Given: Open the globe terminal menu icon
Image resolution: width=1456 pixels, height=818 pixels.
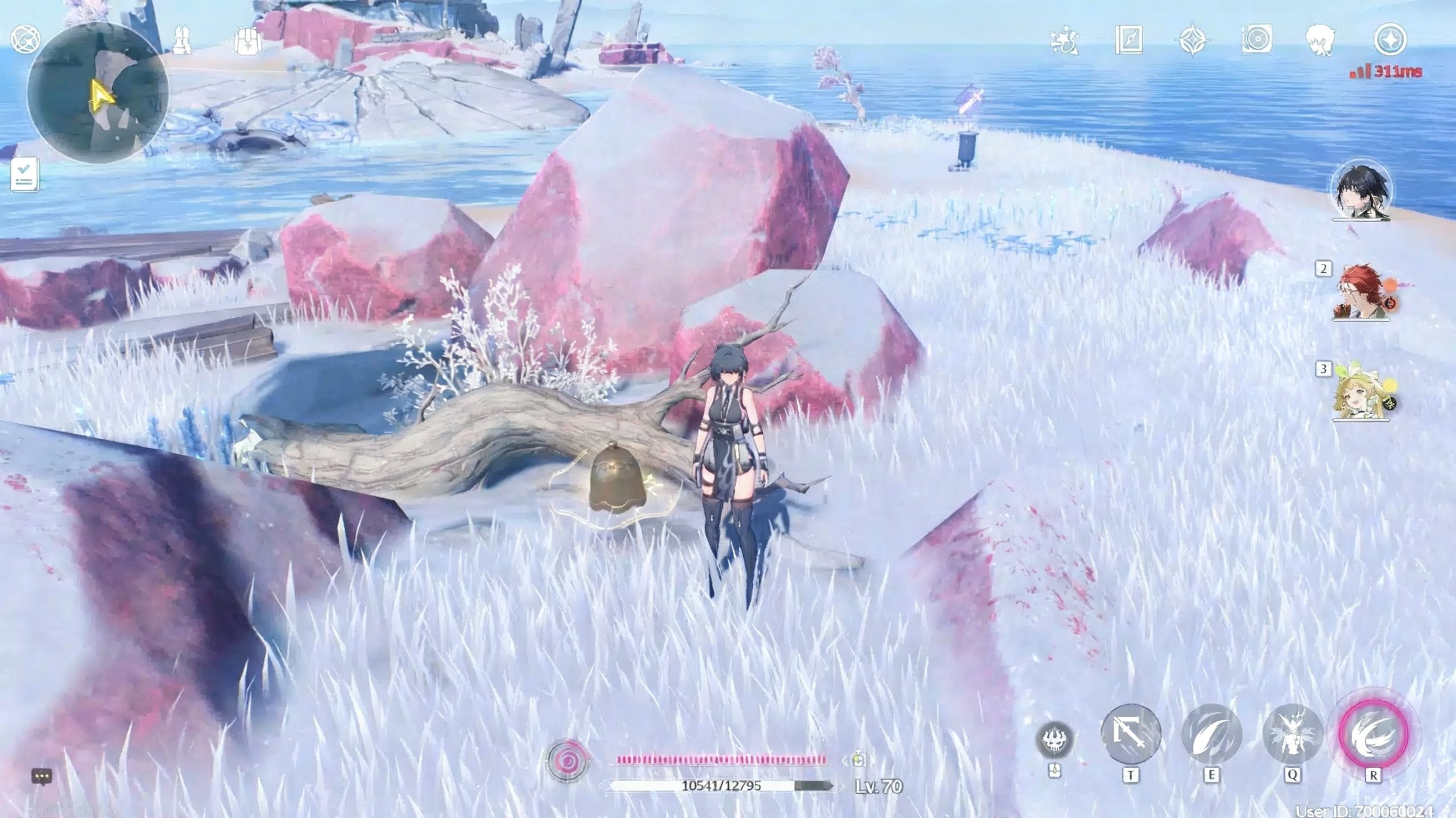Looking at the screenshot, I should tap(26, 40).
